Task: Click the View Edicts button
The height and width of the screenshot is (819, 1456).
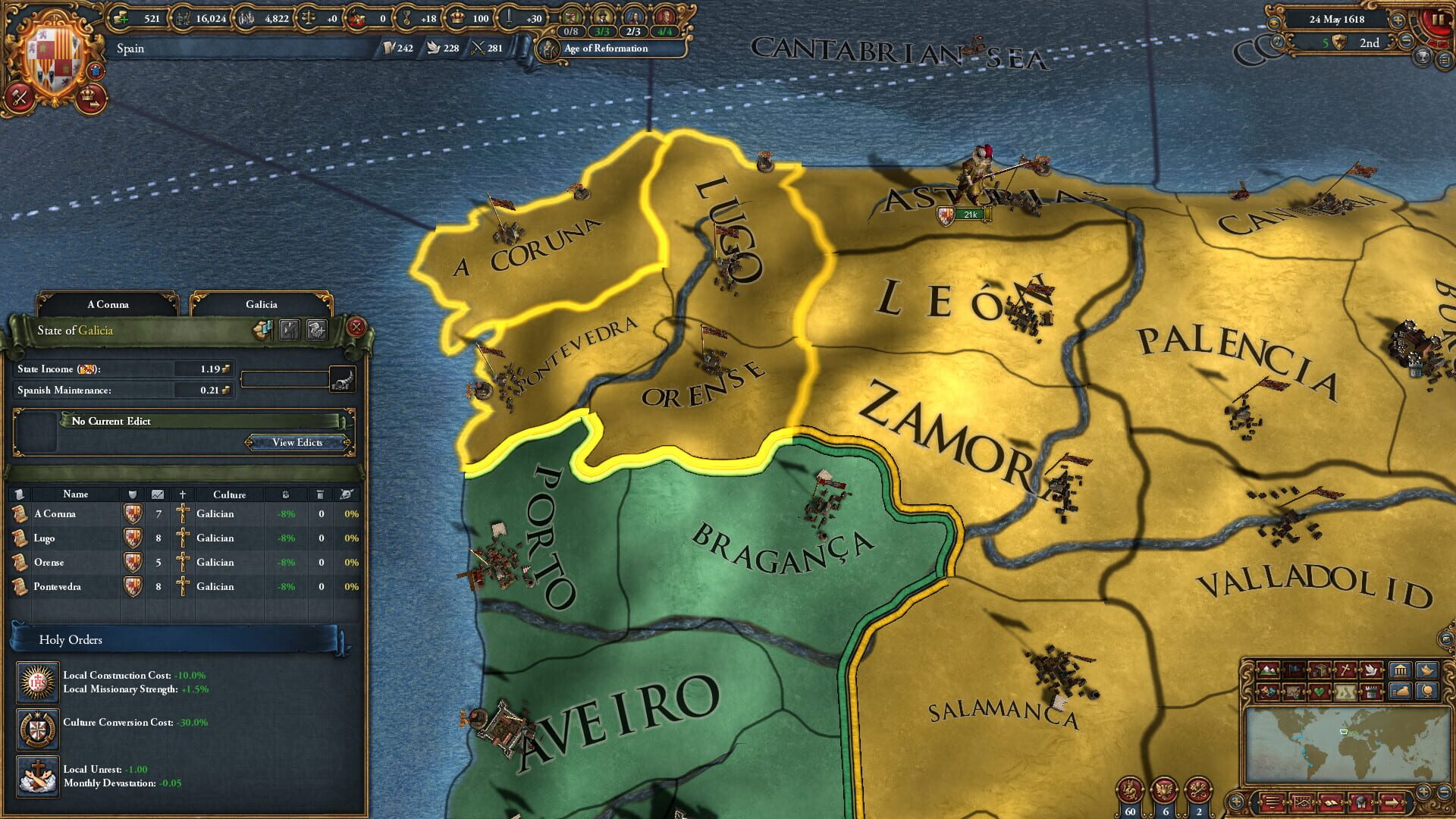Action: 298,443
